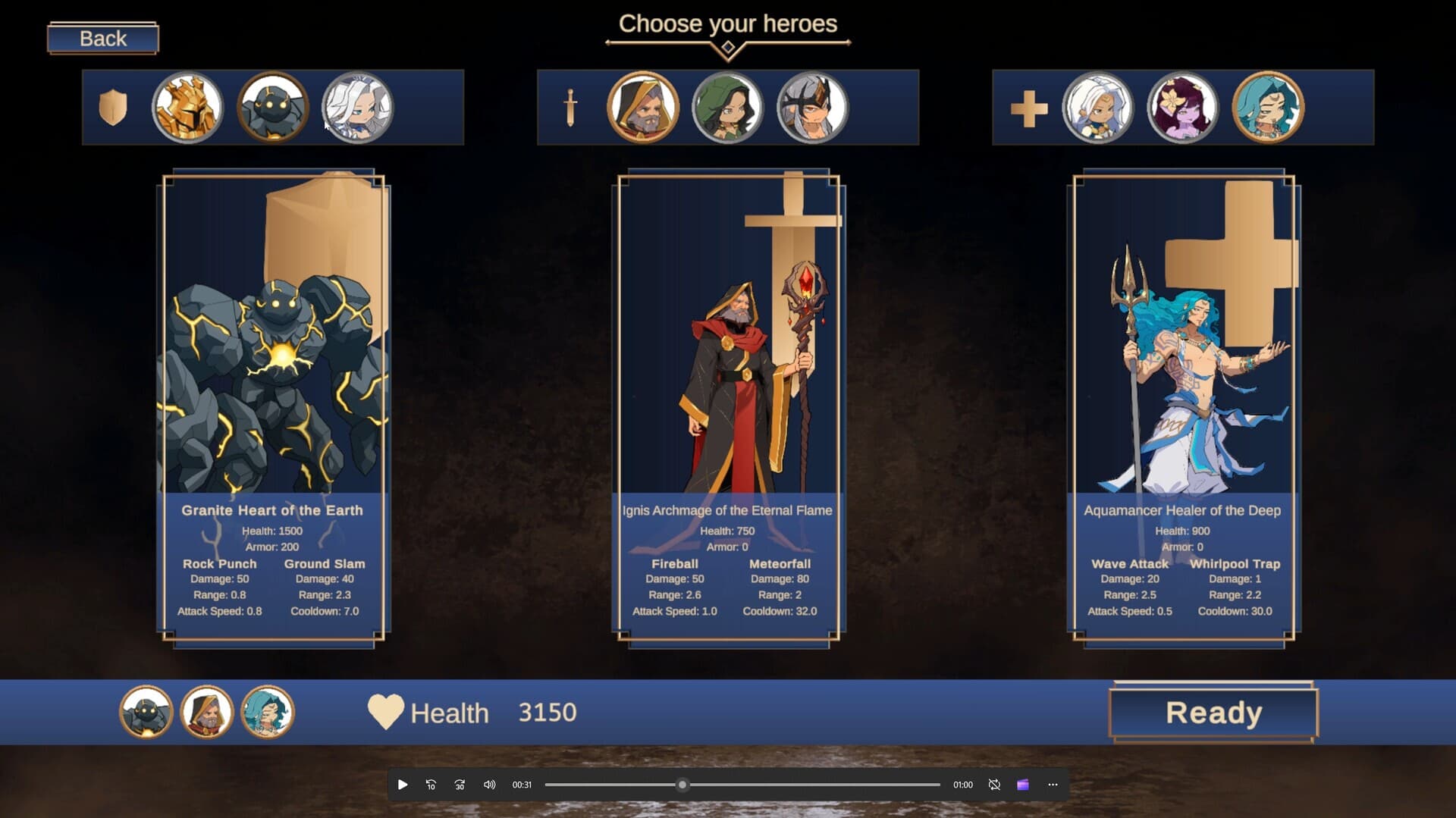
Task: Select the stone golem hero portrait
Action: [x=271, y=107]
